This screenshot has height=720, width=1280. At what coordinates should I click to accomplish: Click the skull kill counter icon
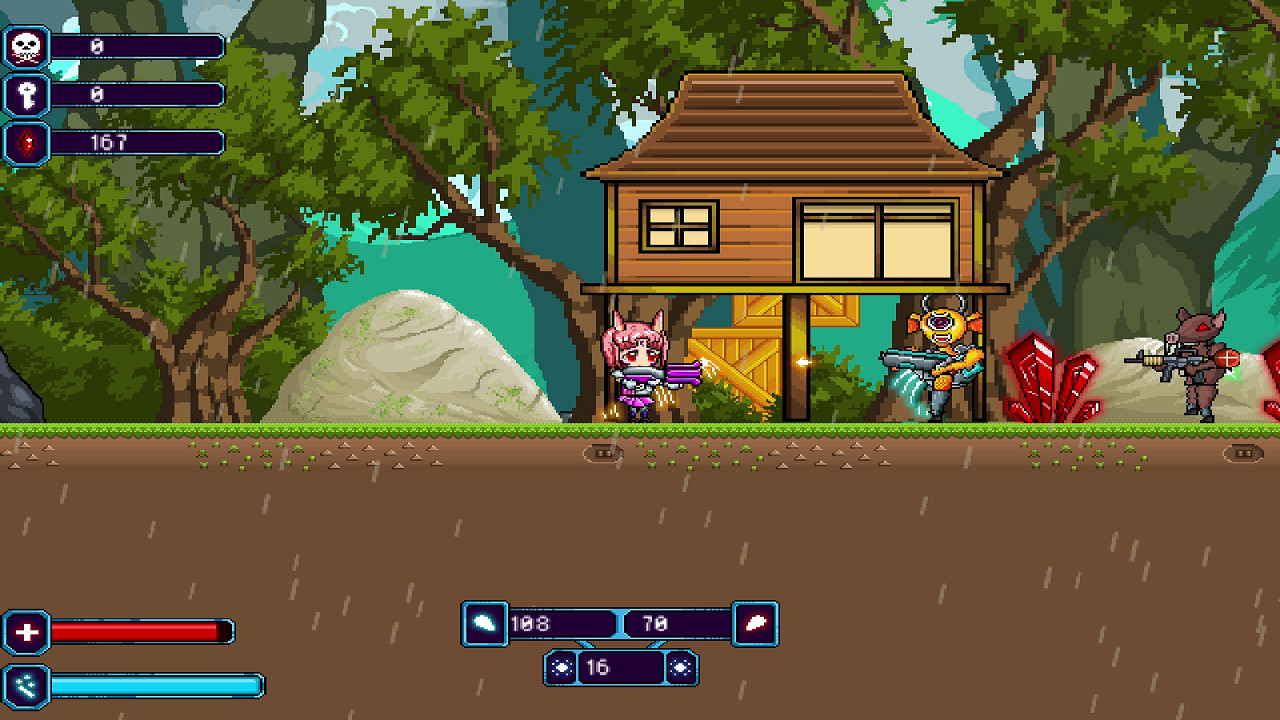[x=24, y=45]
